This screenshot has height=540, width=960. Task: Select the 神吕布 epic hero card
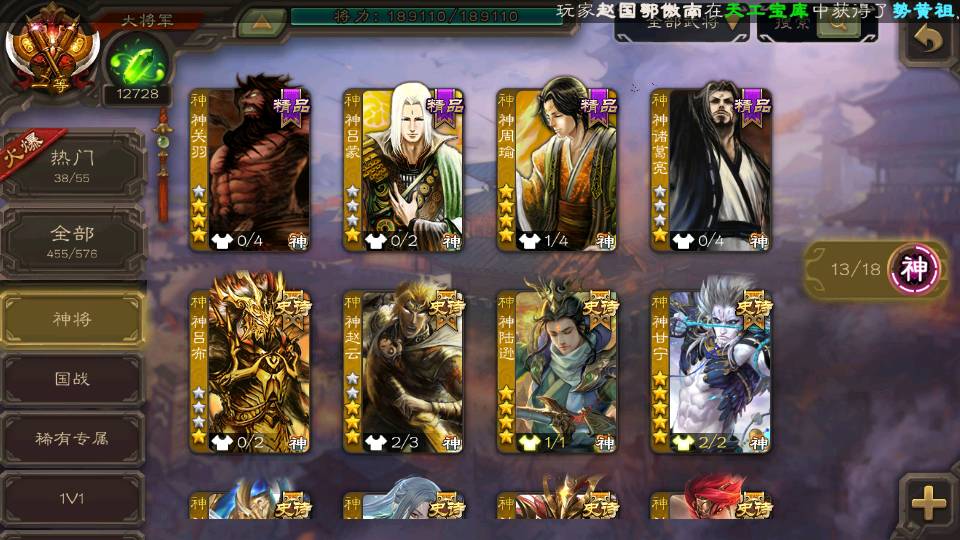click(250, 372)
